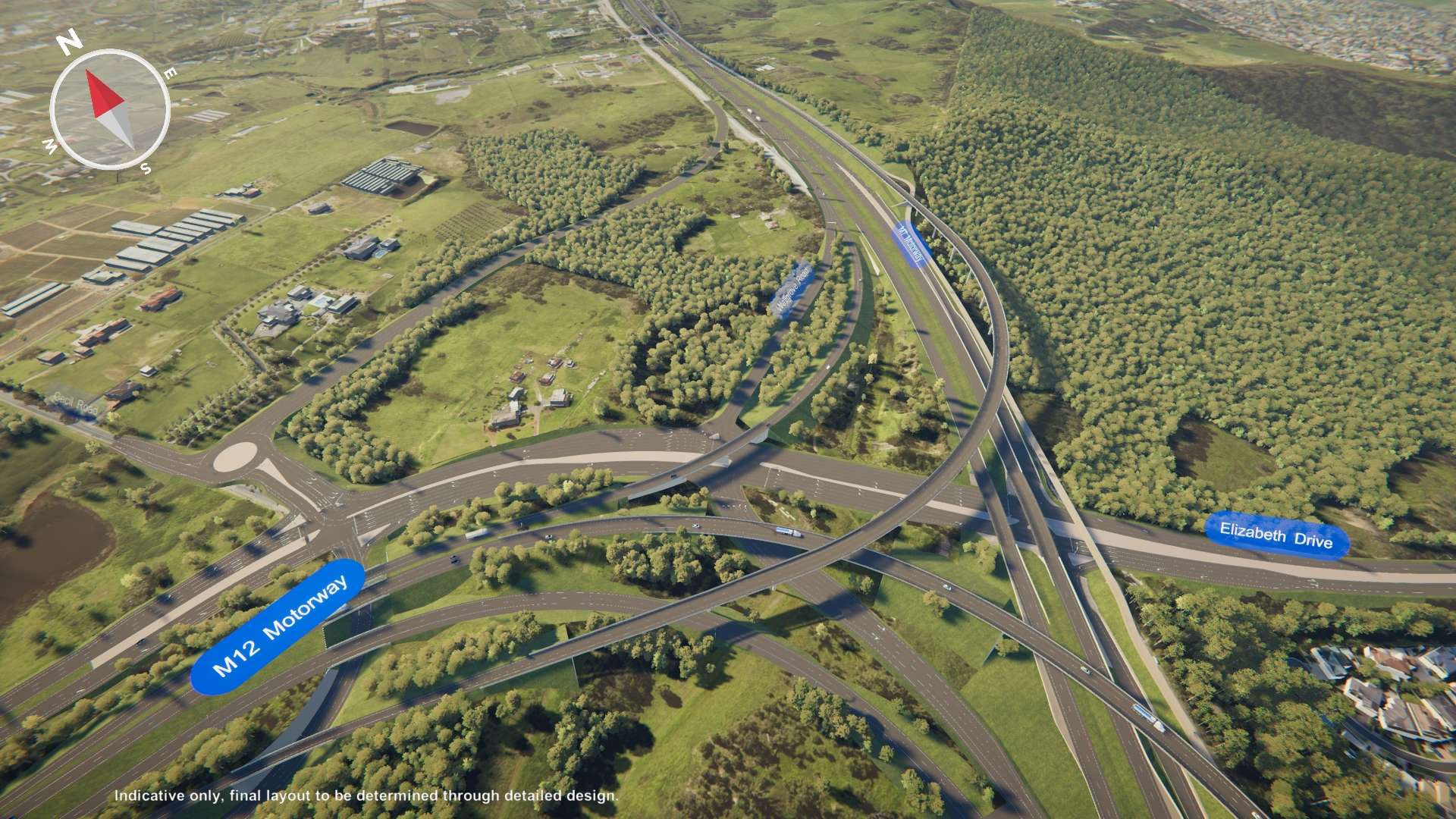Select the Elizabeth Drive label
This screenshot has width=1456, height=819.
point(1276,535)
